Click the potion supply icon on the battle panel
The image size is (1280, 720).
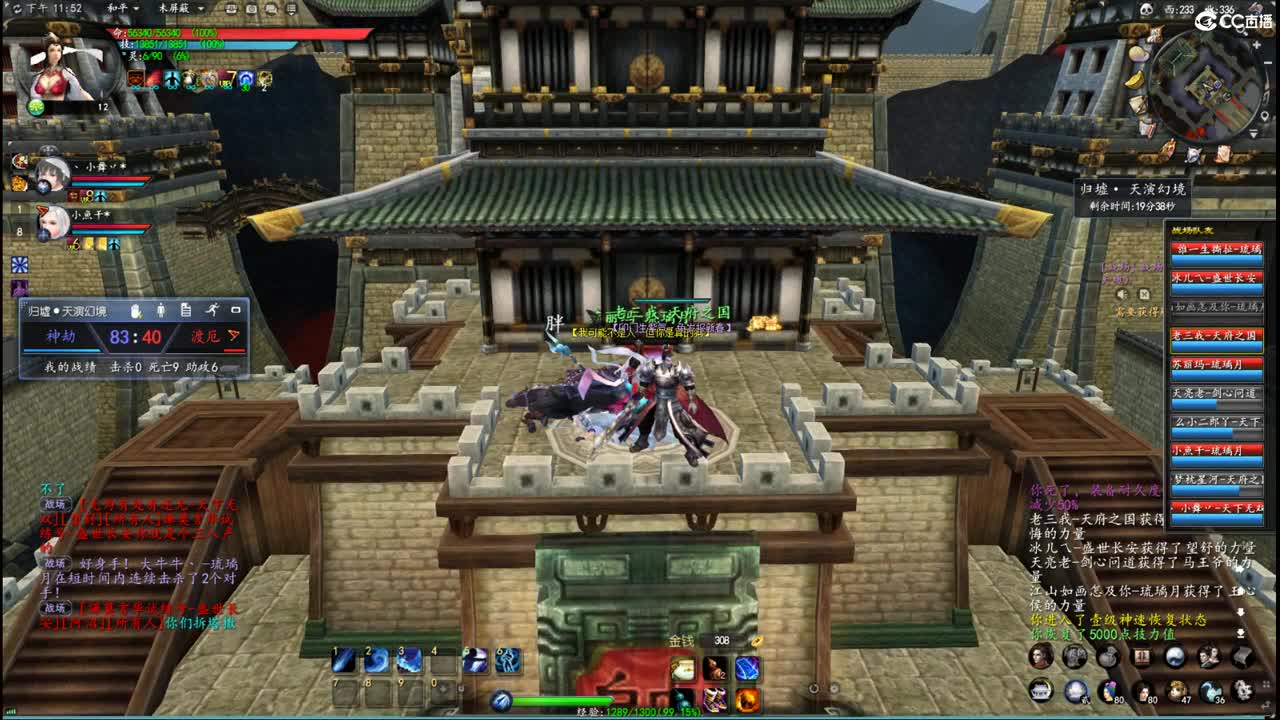coord(135,311)
